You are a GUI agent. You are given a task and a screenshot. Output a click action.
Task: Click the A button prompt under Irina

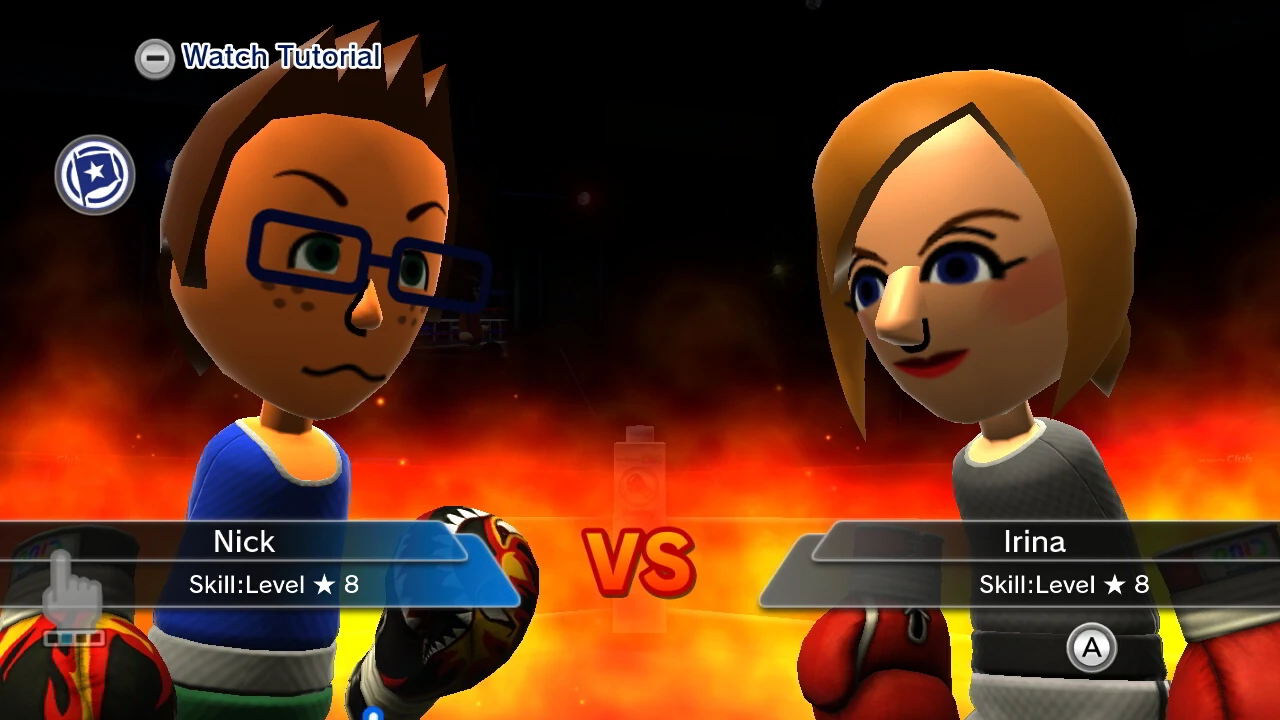[x=1093, y=648]
